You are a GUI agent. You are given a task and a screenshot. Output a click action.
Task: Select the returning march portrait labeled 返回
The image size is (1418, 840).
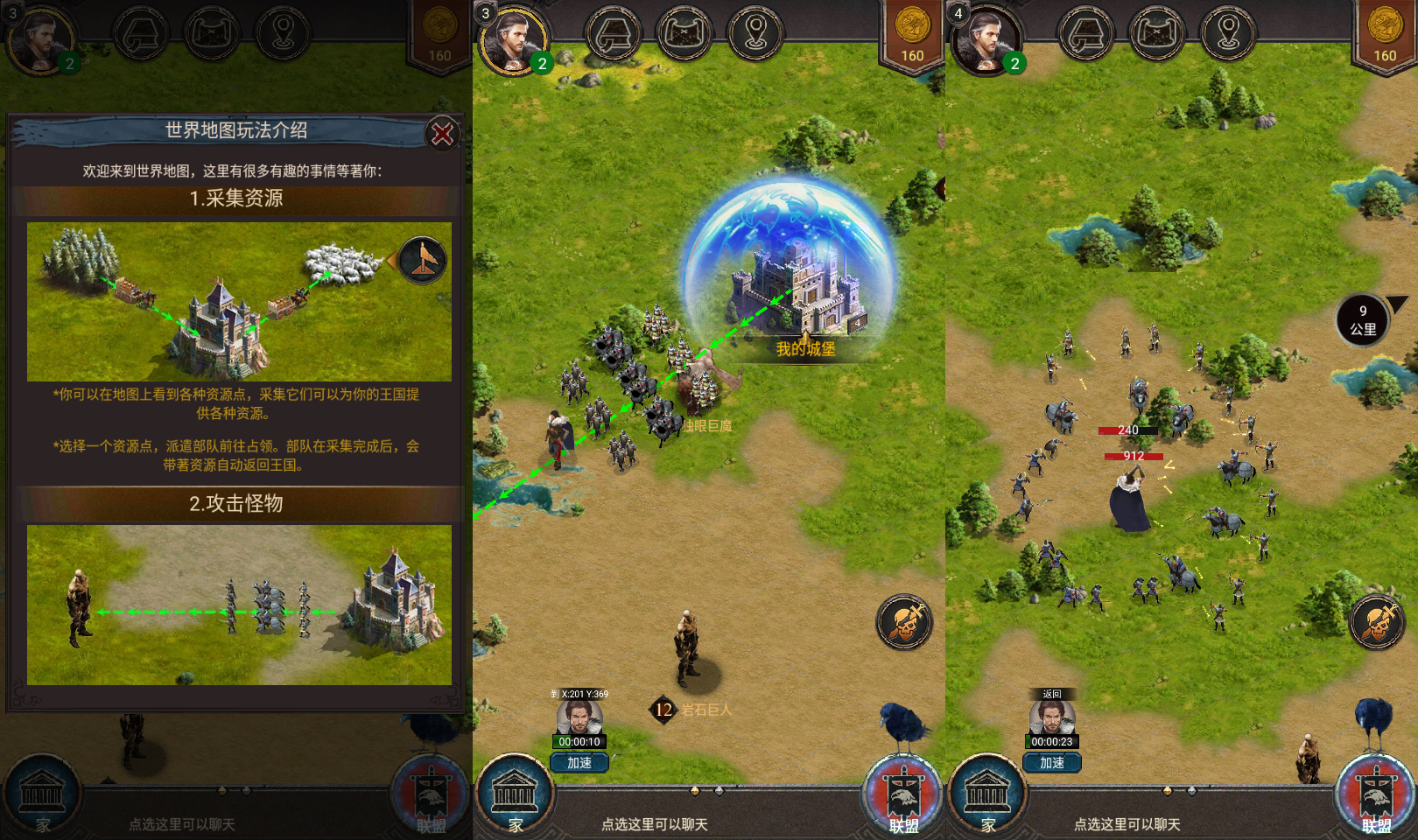coord(1051,717)
